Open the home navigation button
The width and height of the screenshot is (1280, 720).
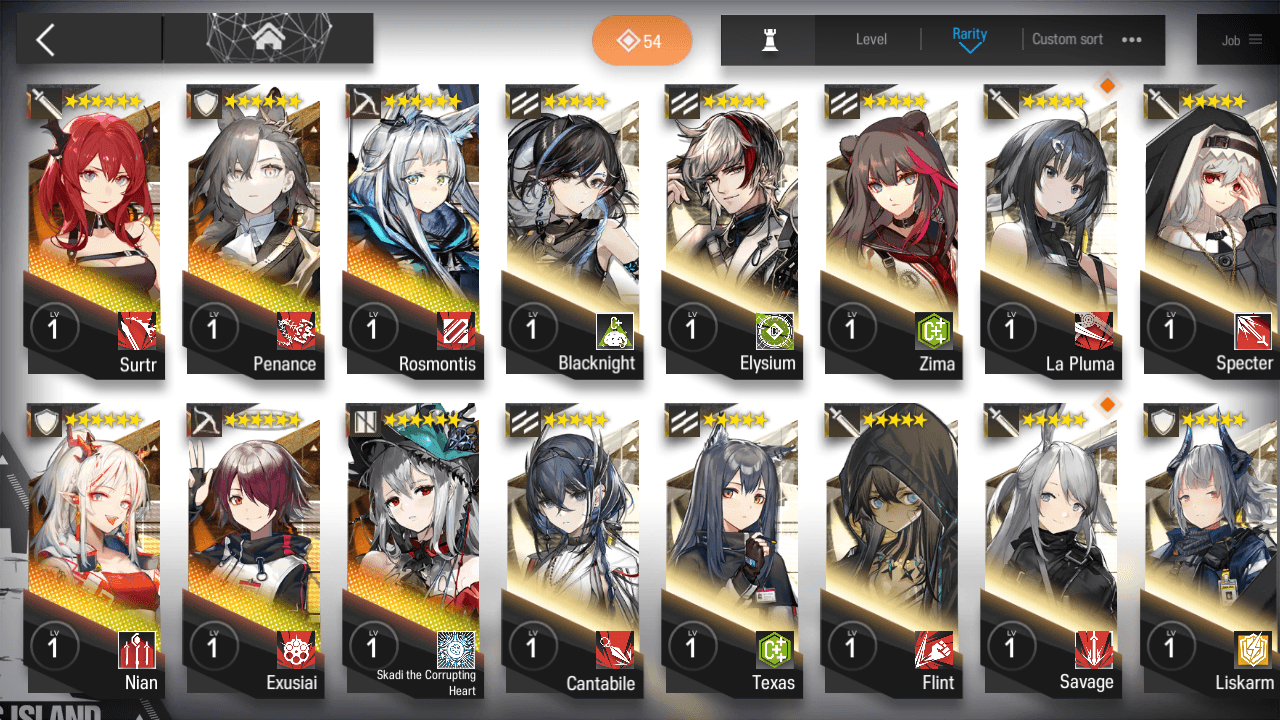(267, 39)
